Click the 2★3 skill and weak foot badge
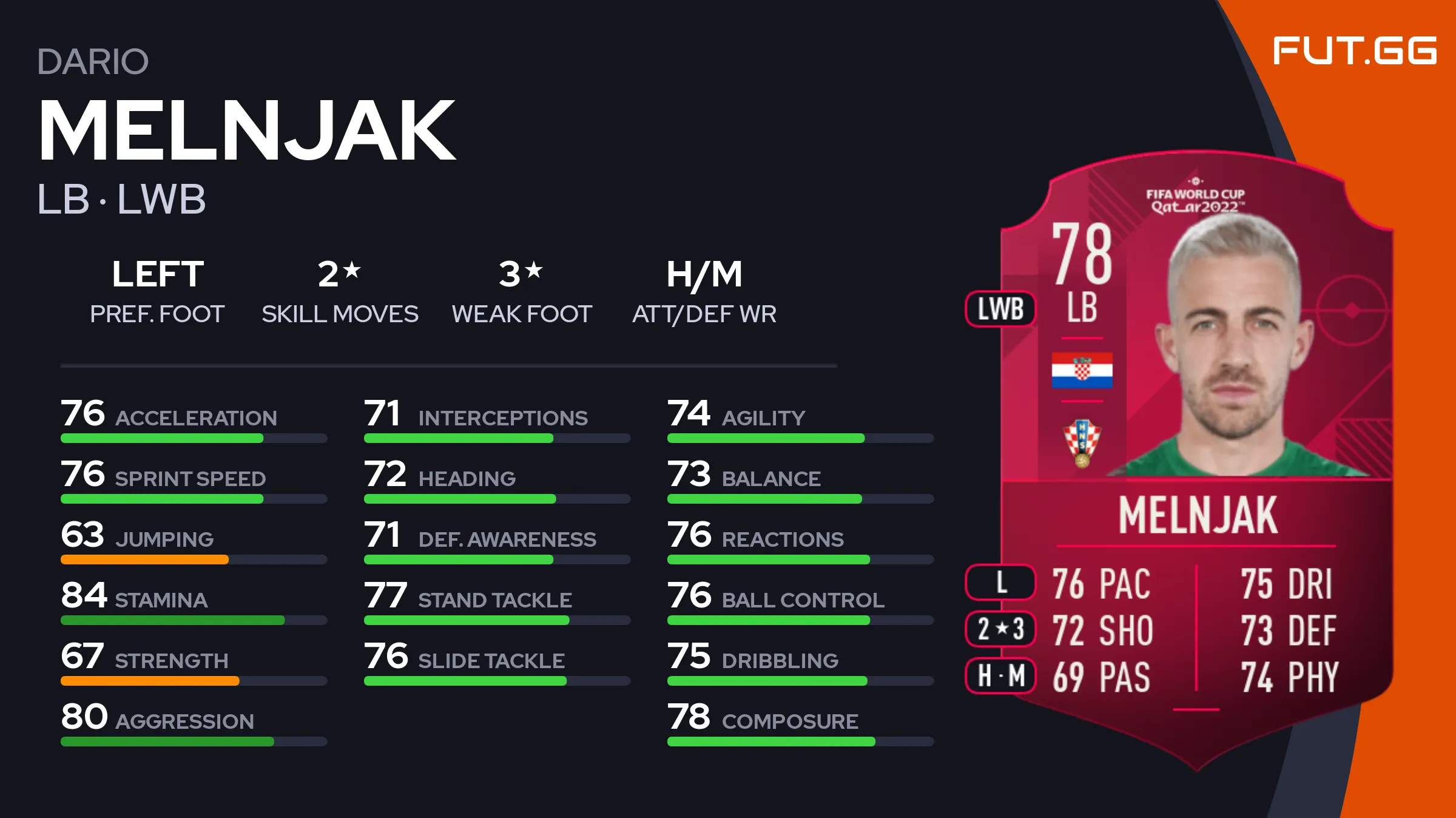 pyautogui.click(x=1000, y=629)
